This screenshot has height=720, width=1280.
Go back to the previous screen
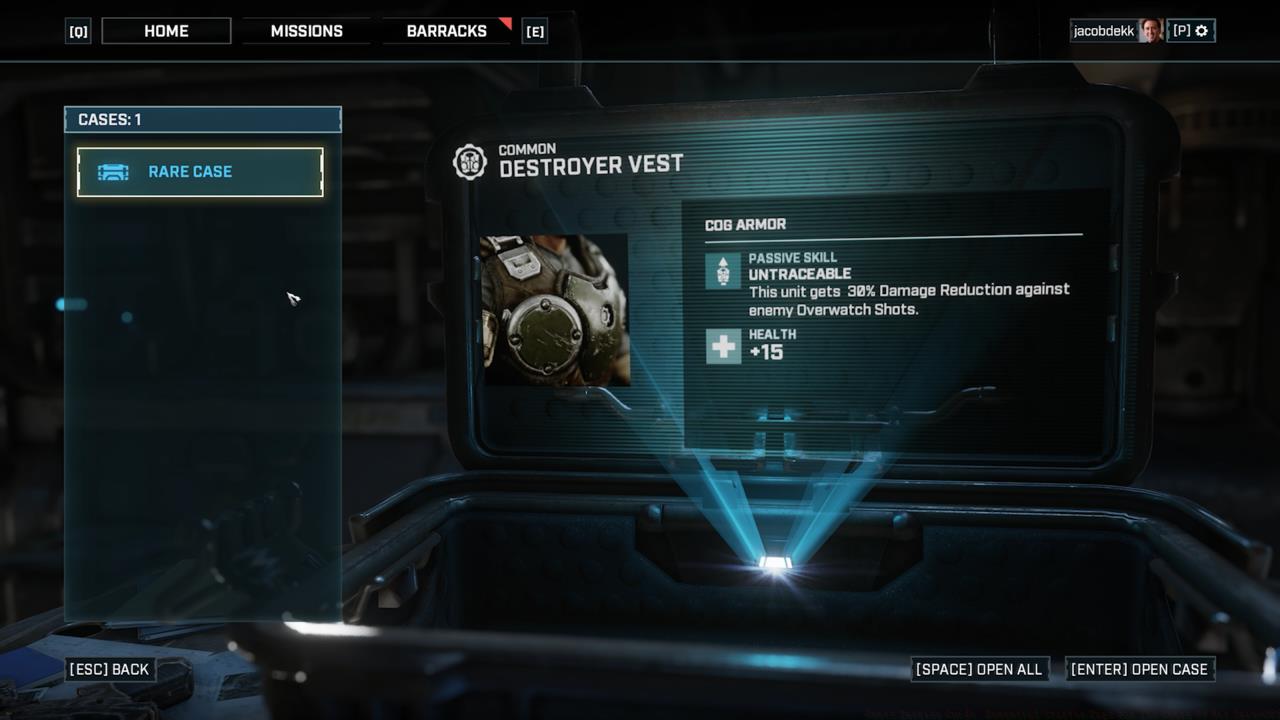click(109, 669)
